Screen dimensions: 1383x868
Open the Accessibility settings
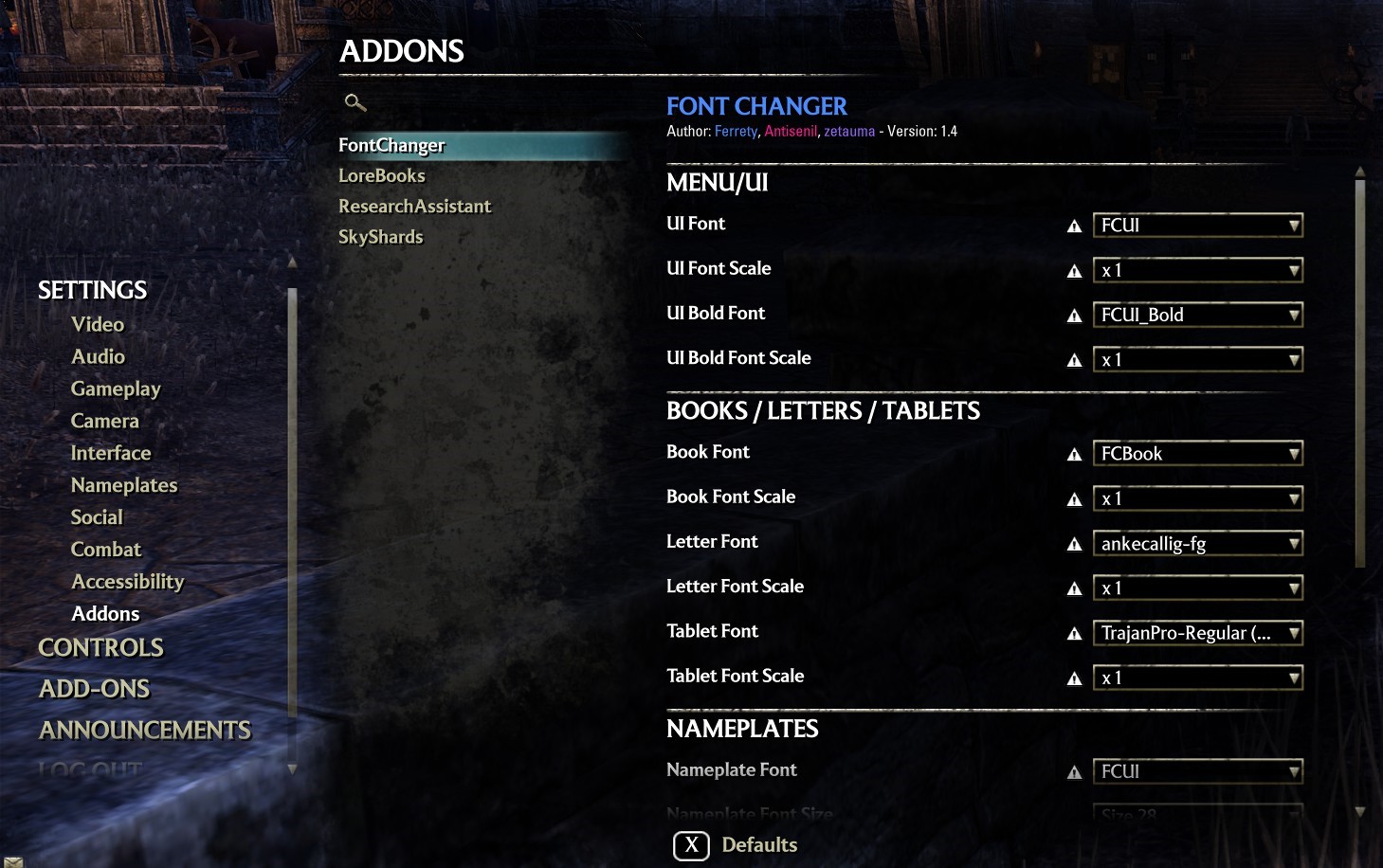click(127, 582)
